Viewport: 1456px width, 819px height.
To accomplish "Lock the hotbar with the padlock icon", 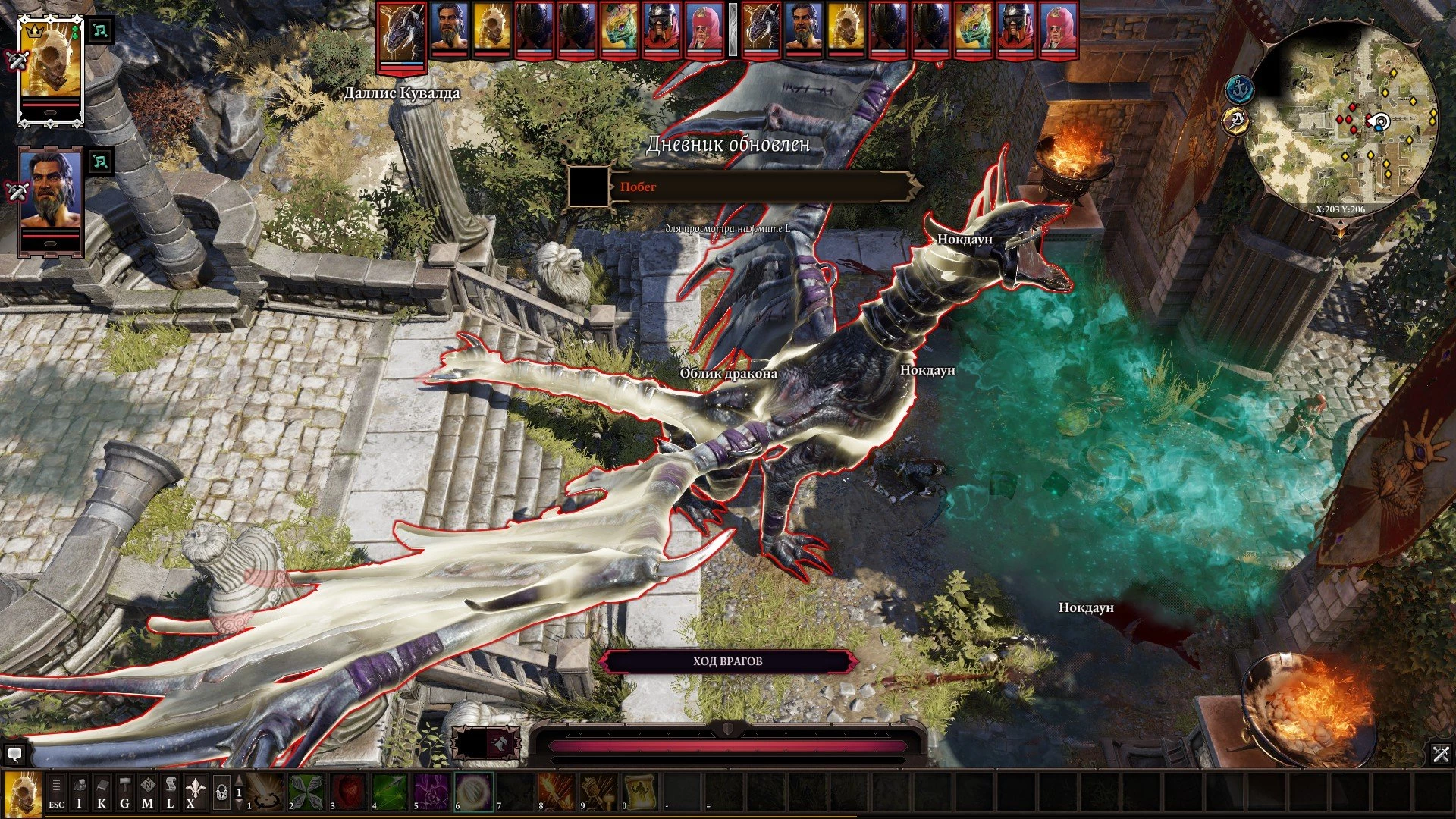I will tap(221, 792).
